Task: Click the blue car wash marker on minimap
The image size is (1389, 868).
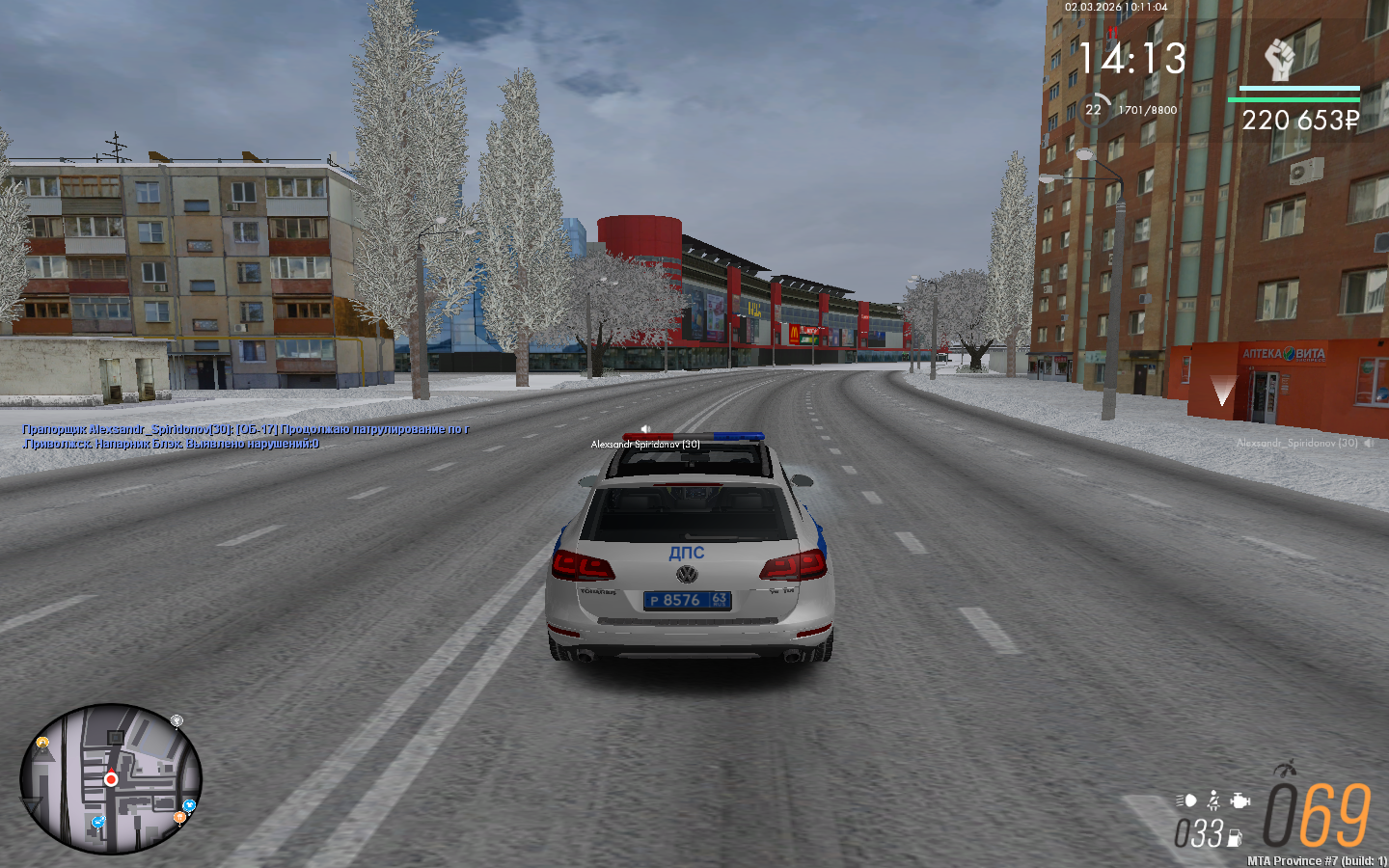Action: [97, 822]
